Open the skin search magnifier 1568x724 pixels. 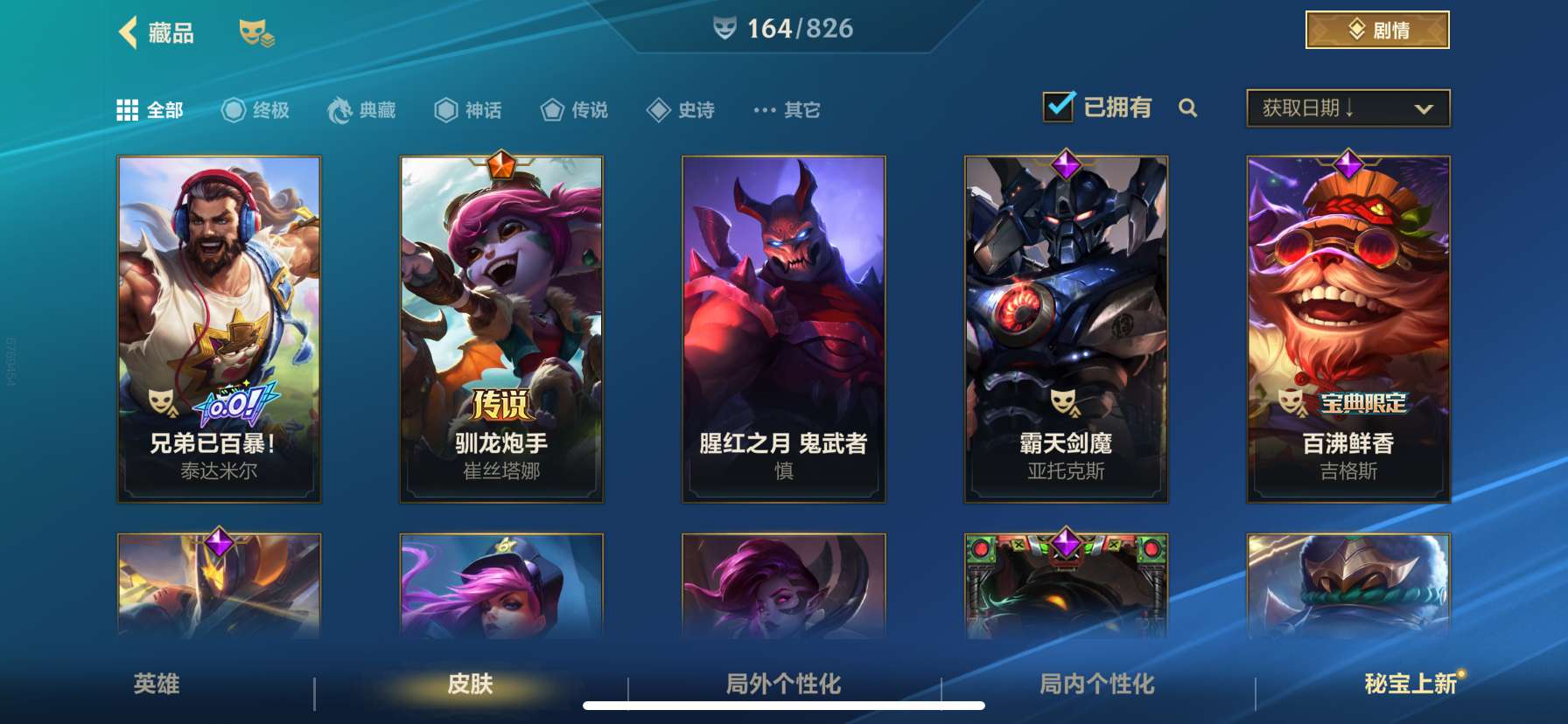[1188, 108]
